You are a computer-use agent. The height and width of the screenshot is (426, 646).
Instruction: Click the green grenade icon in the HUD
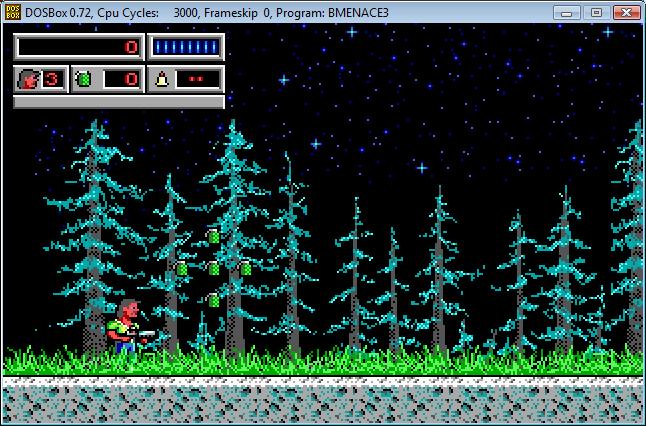click(85, 78)
